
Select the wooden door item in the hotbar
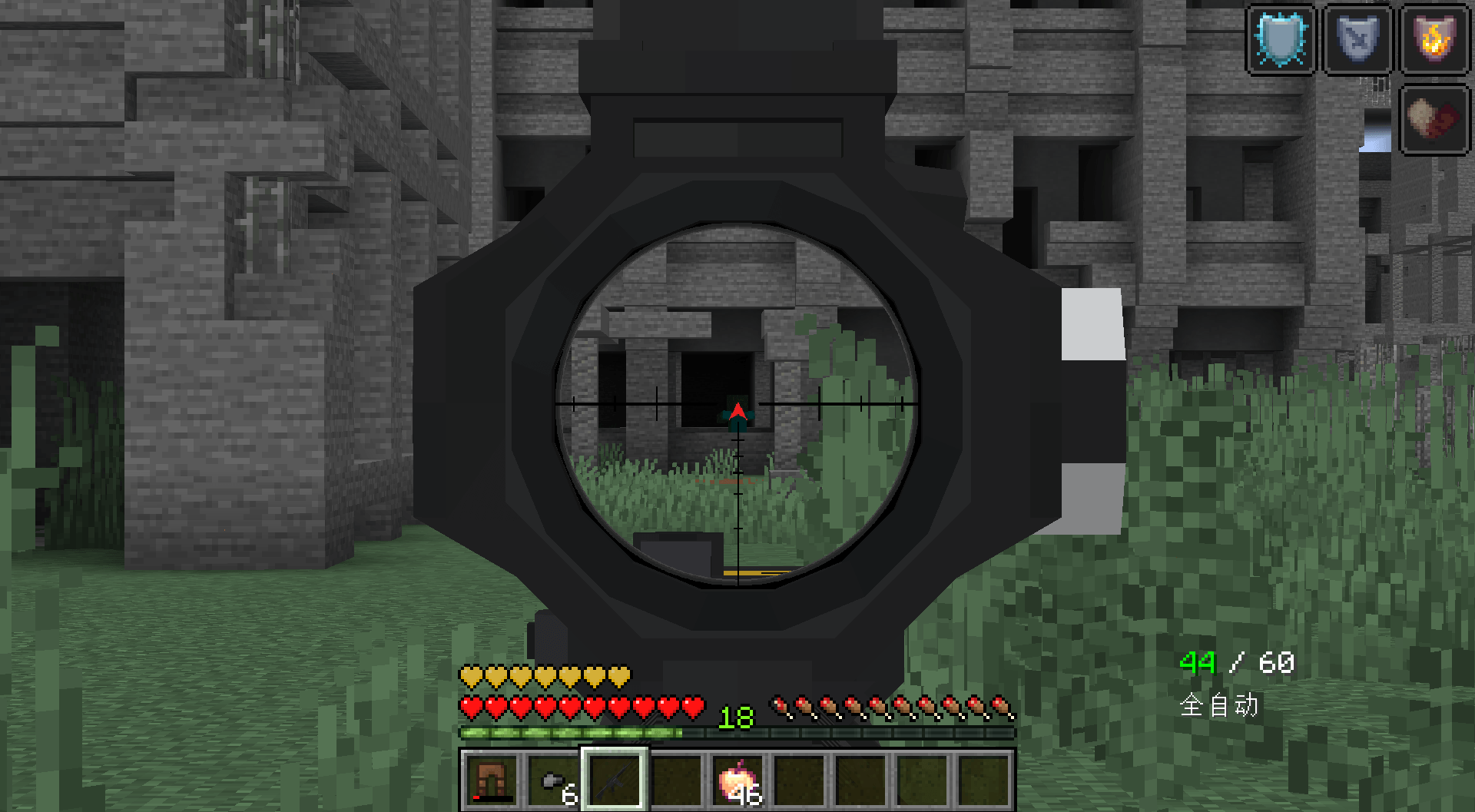point(492,780)
